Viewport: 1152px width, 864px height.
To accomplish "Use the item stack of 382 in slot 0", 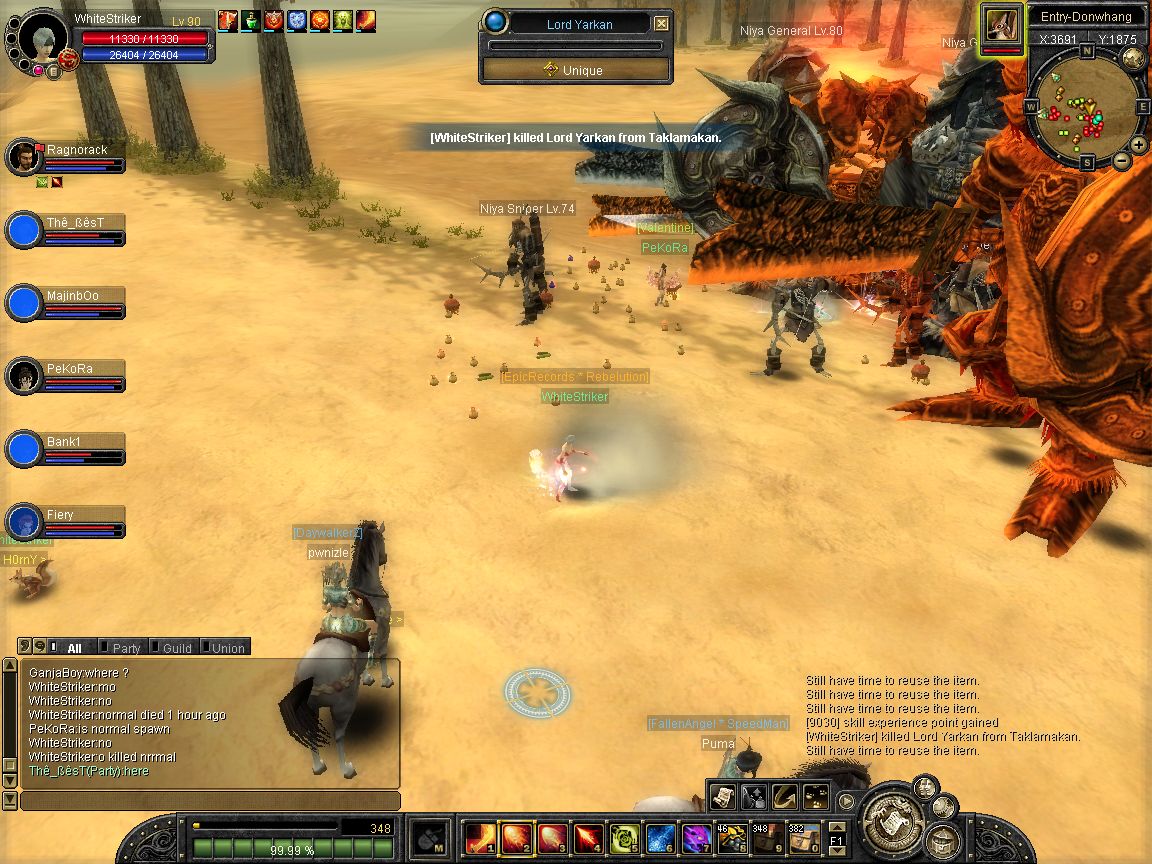I will coord(803,837).
